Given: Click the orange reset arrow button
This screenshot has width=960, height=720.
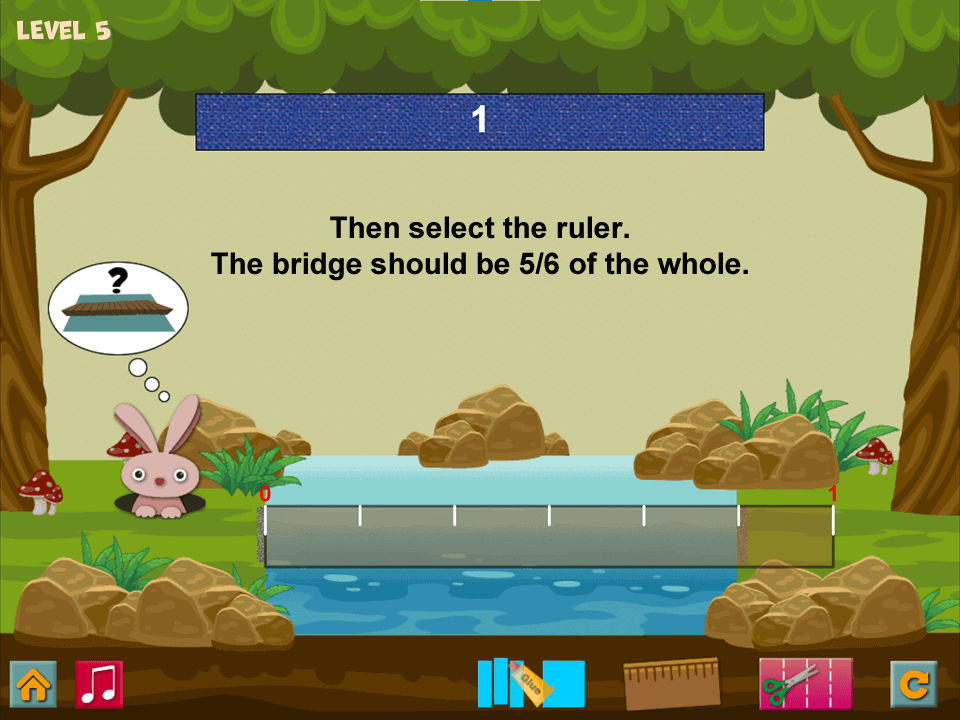Looking at the screenshot, I should point(914,684).
